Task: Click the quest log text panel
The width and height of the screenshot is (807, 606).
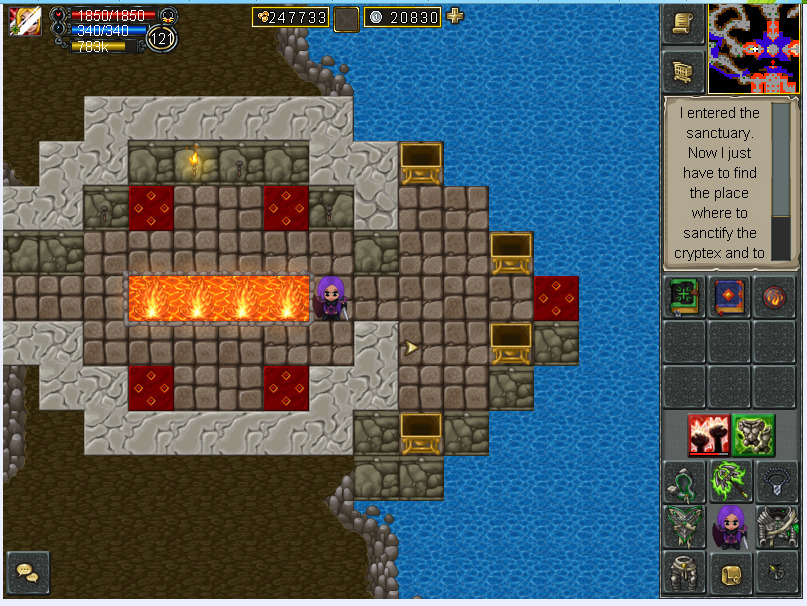Action: pos(719,183)
